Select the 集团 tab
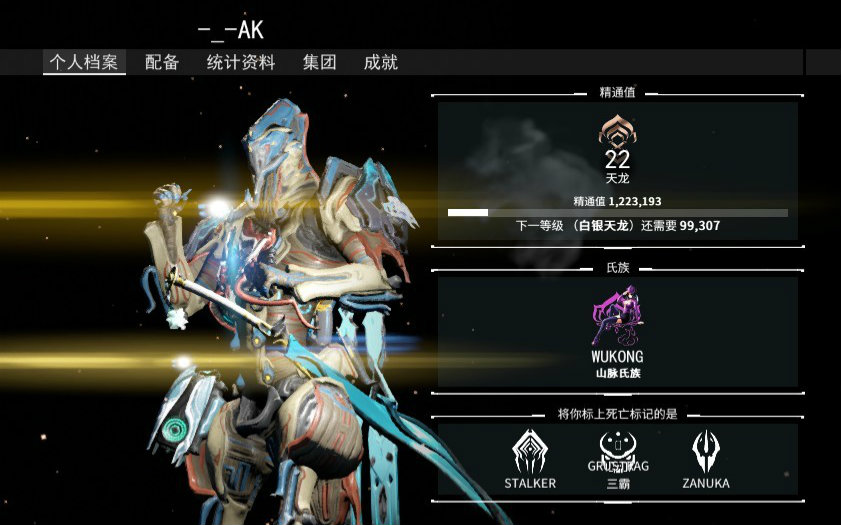 pyautogui.click(x=319, y=62)
